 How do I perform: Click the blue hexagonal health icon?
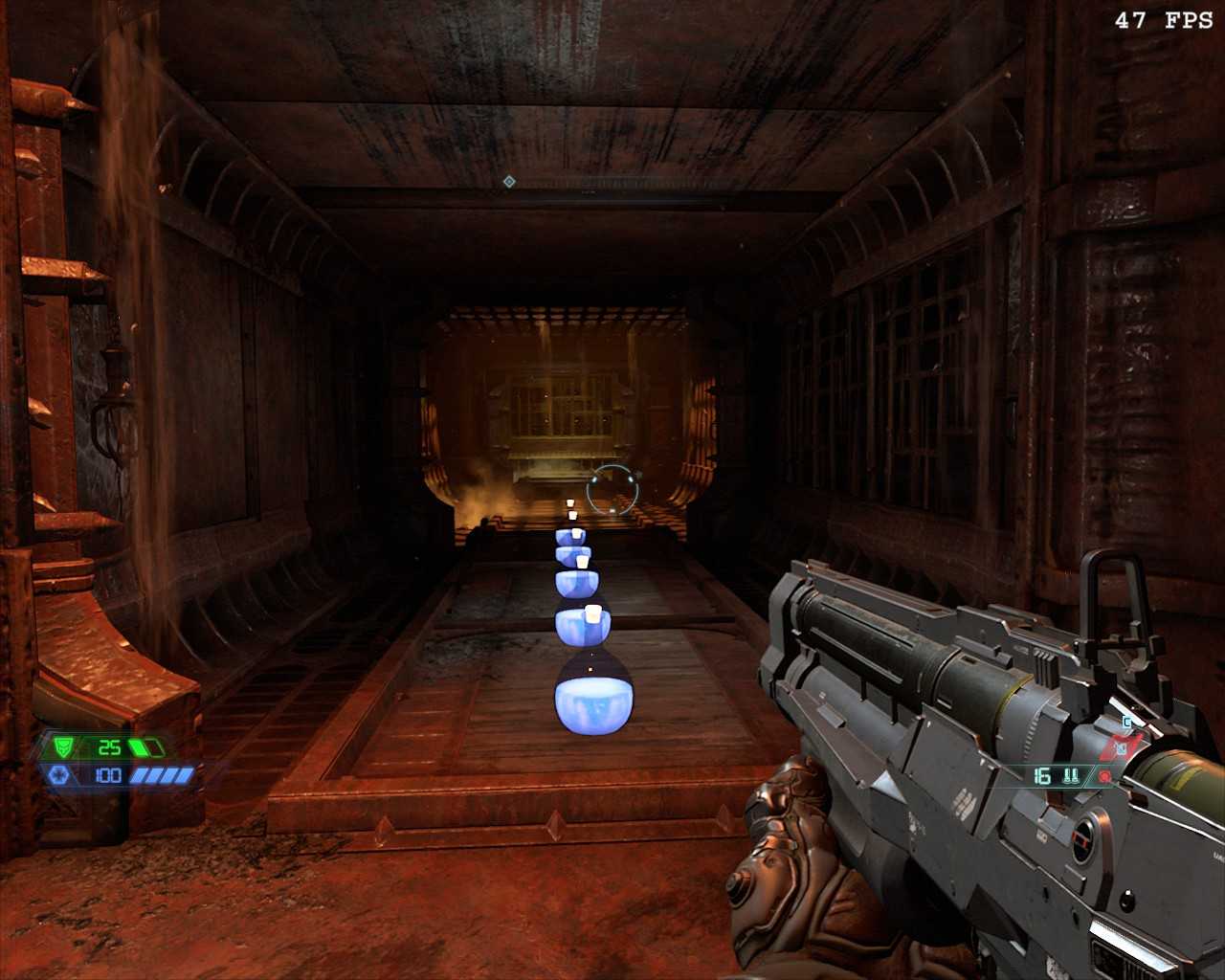pyautogui.click(x=57, y=774)
